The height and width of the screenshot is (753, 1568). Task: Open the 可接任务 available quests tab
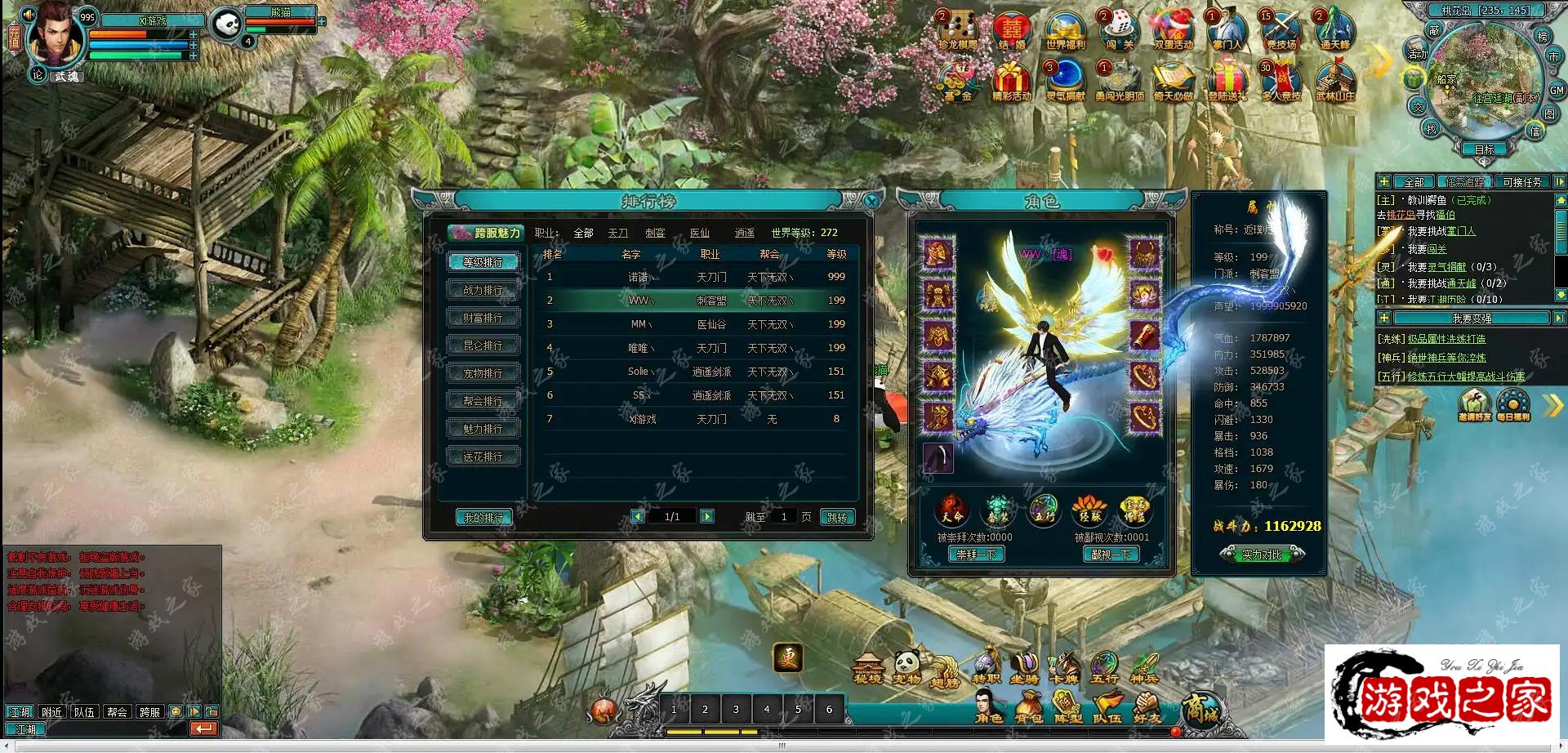coord(1521,182)
